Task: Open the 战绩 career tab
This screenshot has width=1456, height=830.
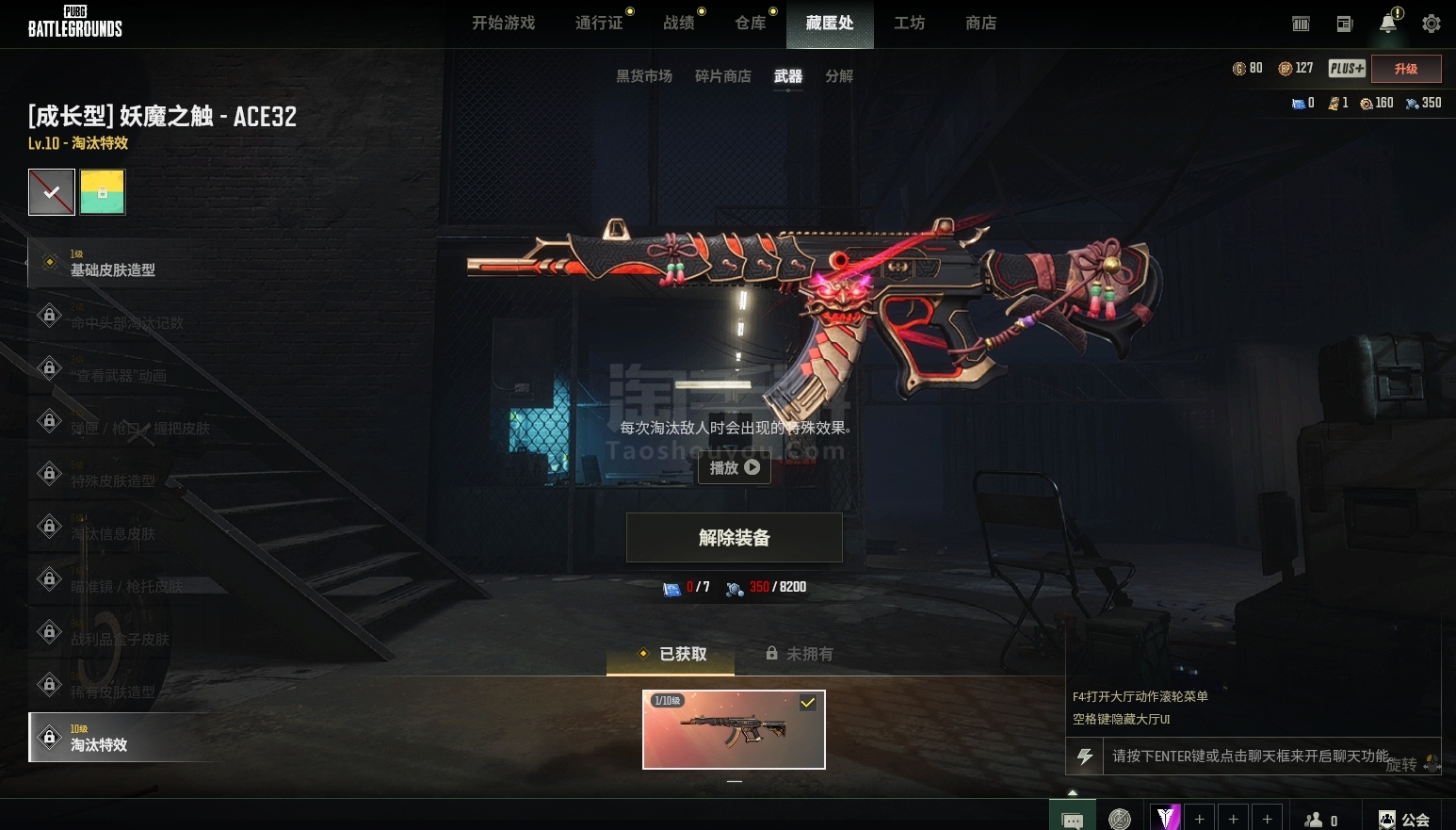Action: click(x=678, y=23)
